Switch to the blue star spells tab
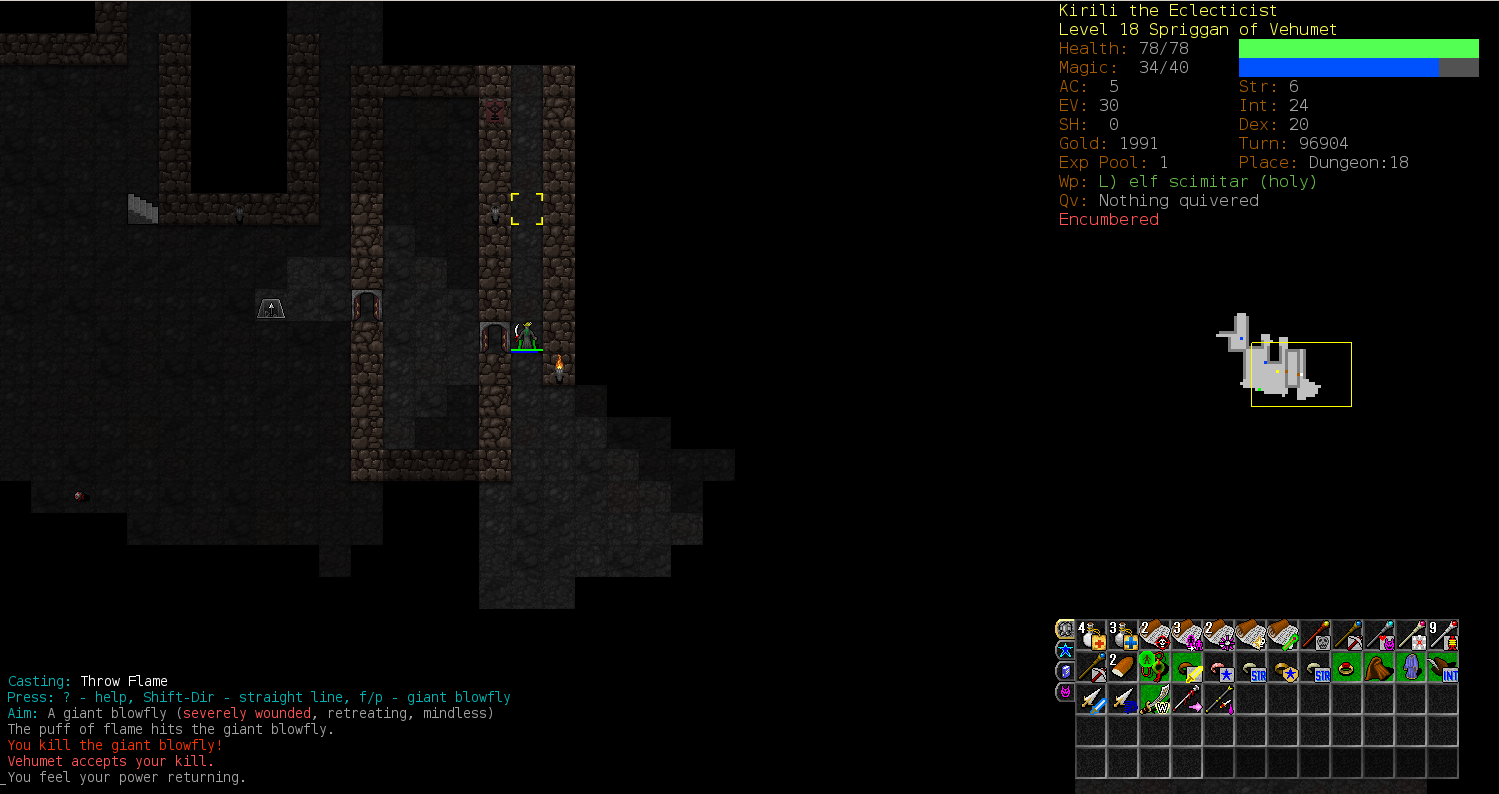Viewport: 1499px width, 794px height. coord(1065,650)
